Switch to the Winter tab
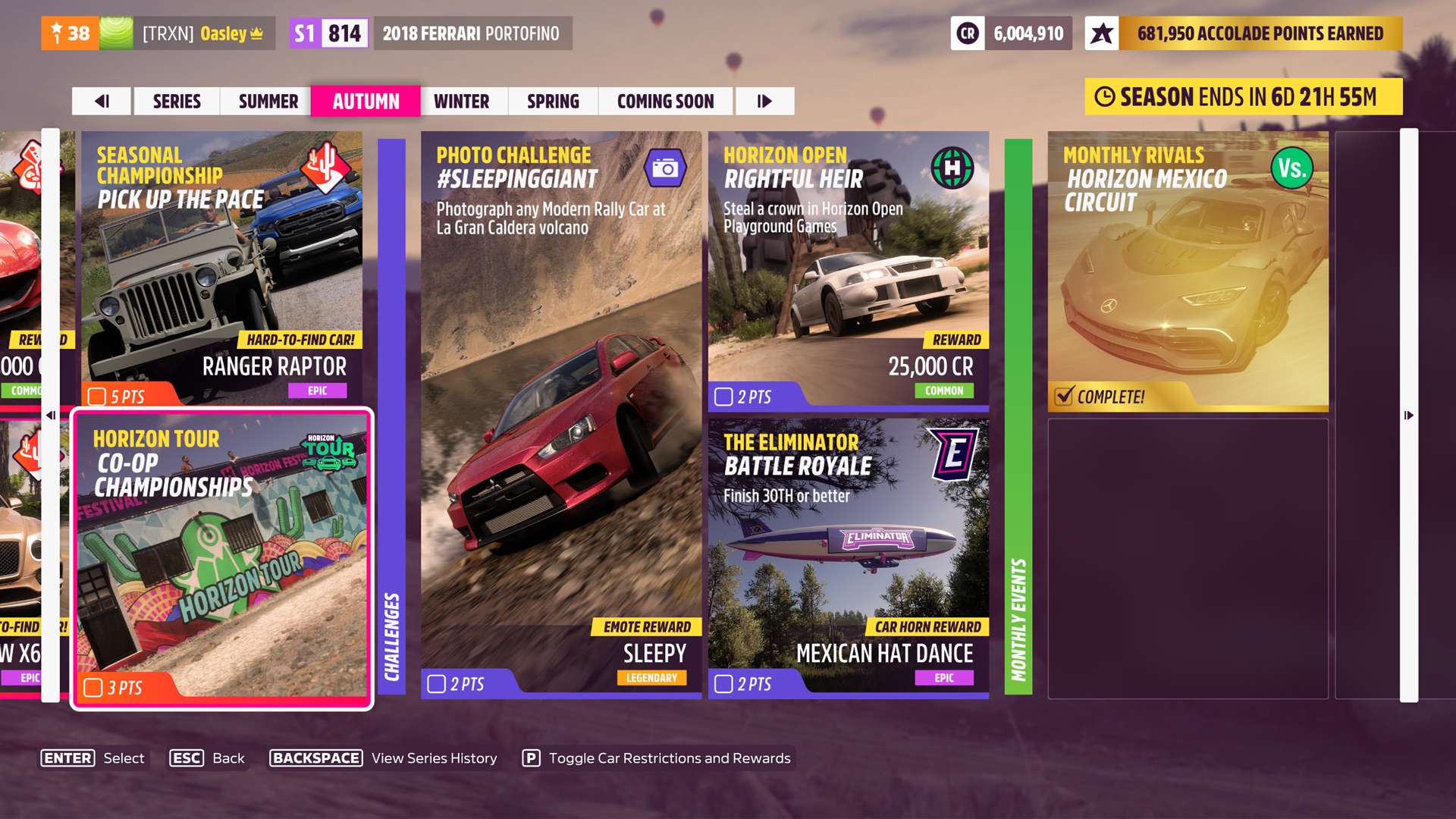Screen dimensions: 1456x819 (463, 101)
